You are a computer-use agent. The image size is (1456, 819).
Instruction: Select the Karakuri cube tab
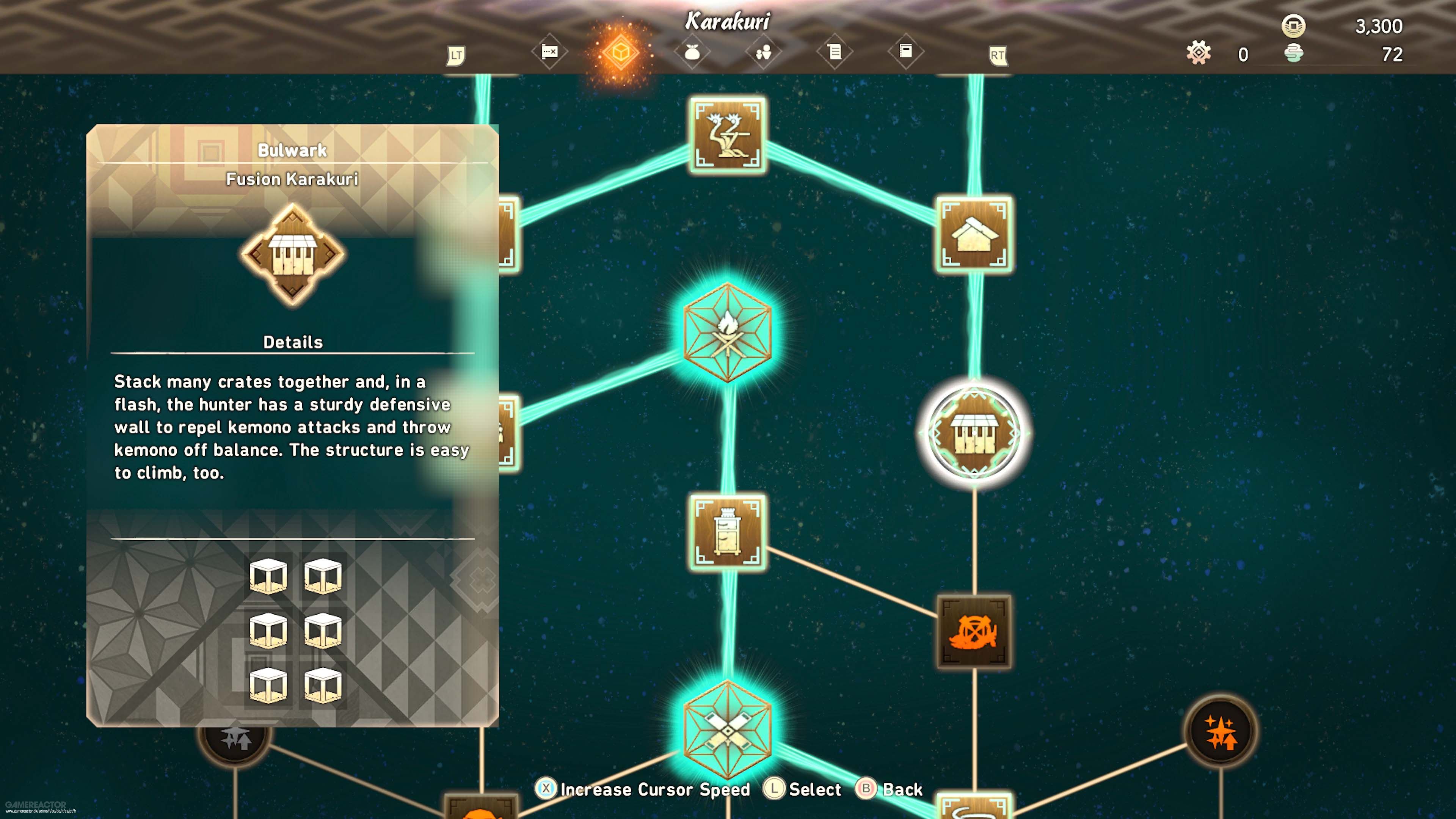[x=620, y=53]
